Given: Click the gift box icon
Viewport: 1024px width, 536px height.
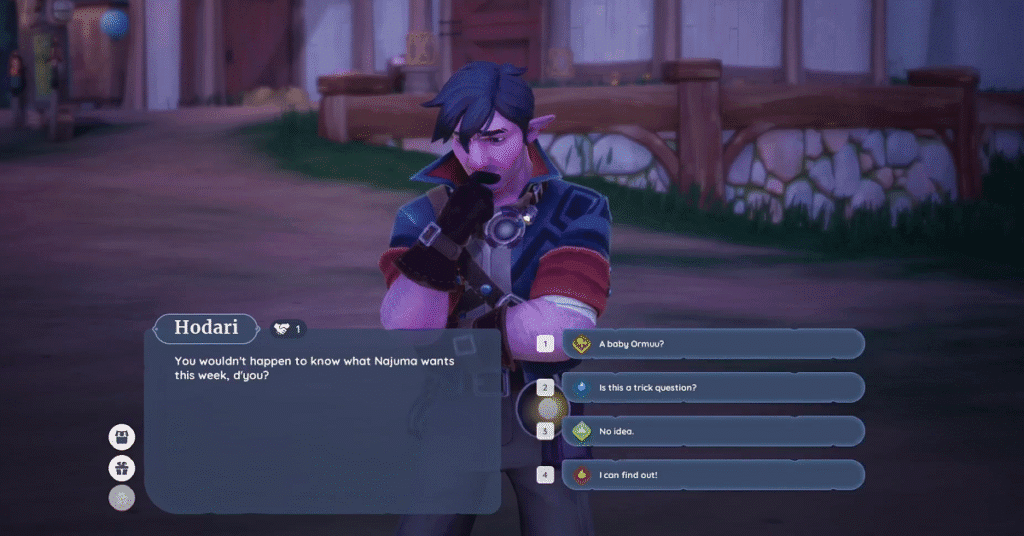Looking at the screenshot, I should pyautogui.click(x=122, y=467).
